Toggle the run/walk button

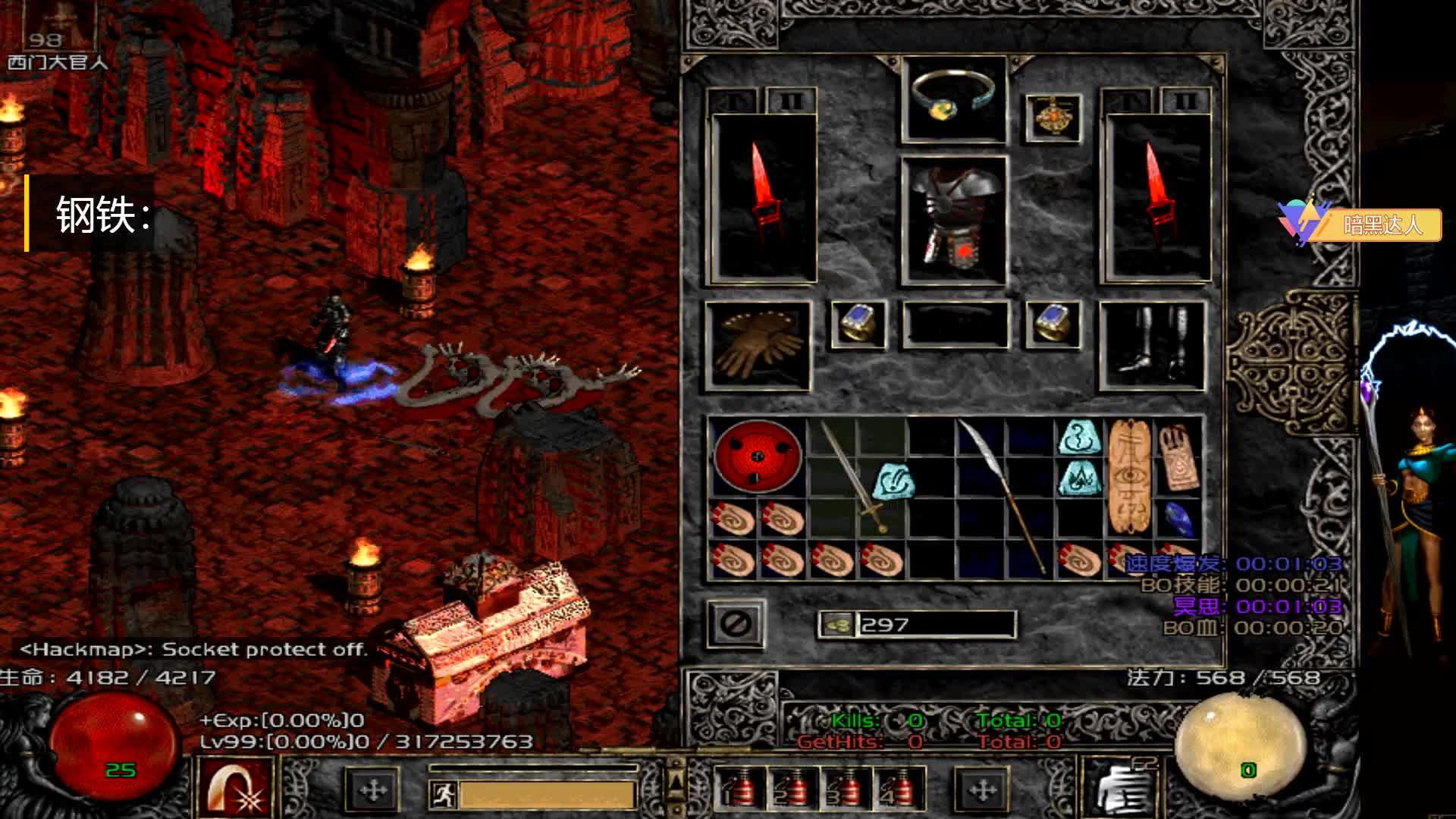point(442,793)
